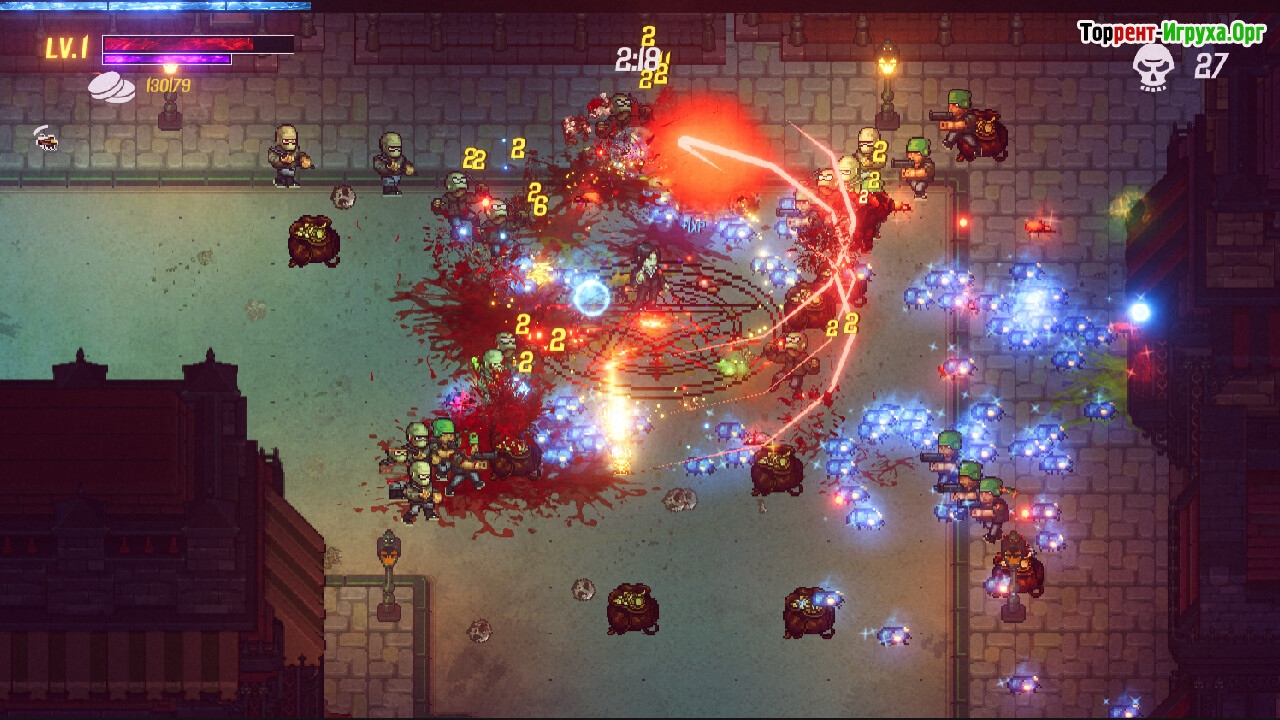Click the skull kill counter icon

click(x=1153, y=67)
